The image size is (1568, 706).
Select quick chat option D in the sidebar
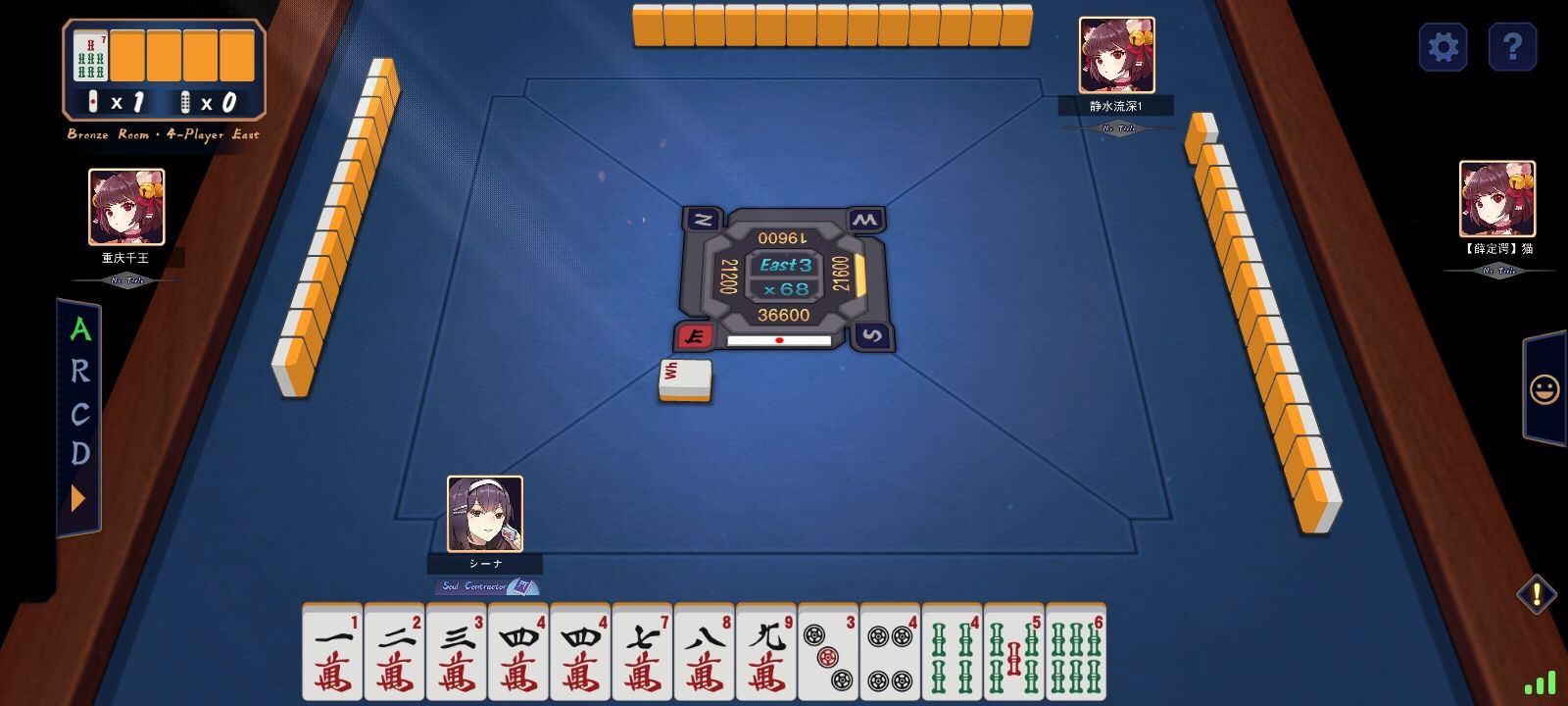[80, 454]
